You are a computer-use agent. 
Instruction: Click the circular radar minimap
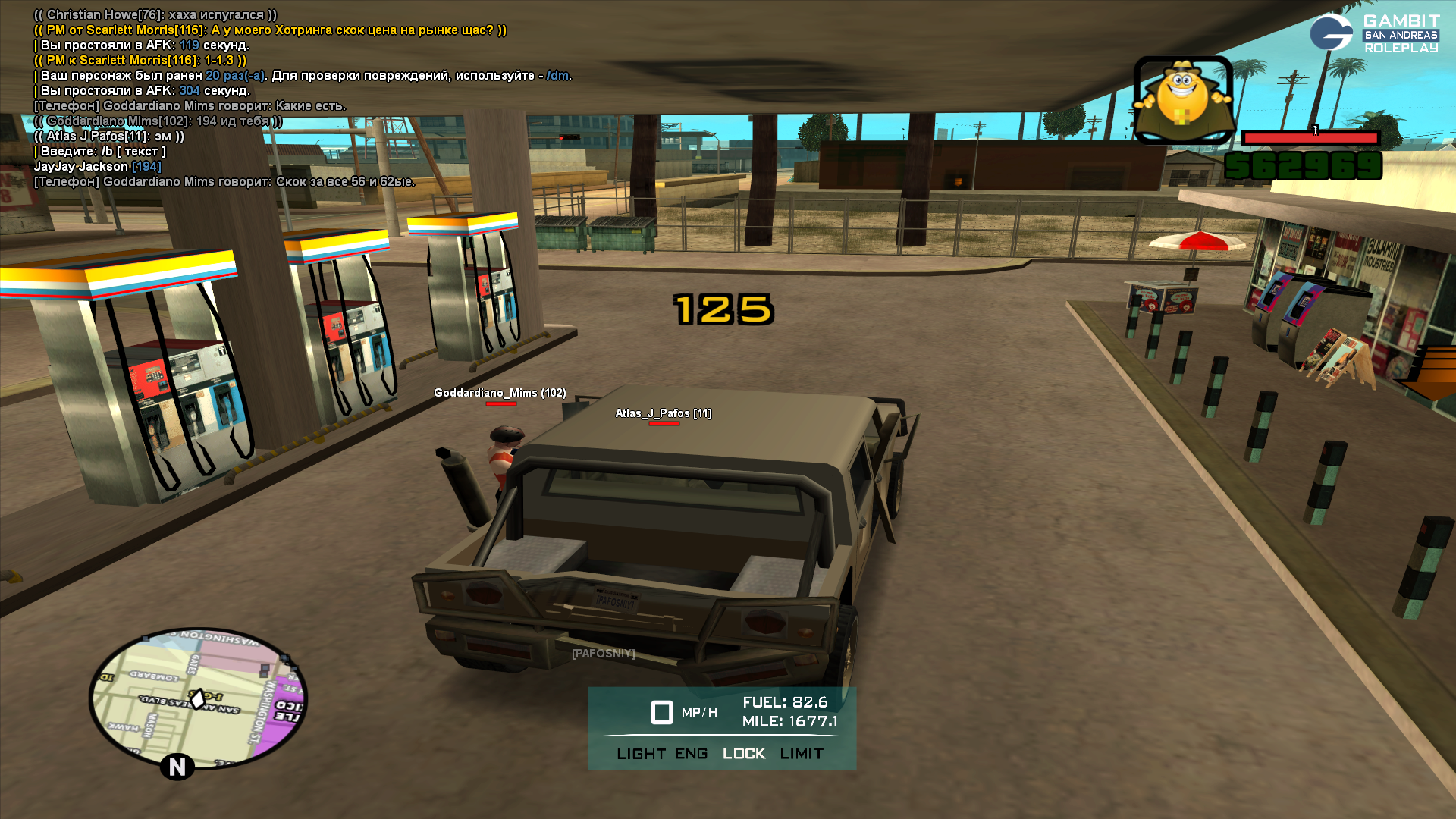pyautogui.click(x=198, y=698)
